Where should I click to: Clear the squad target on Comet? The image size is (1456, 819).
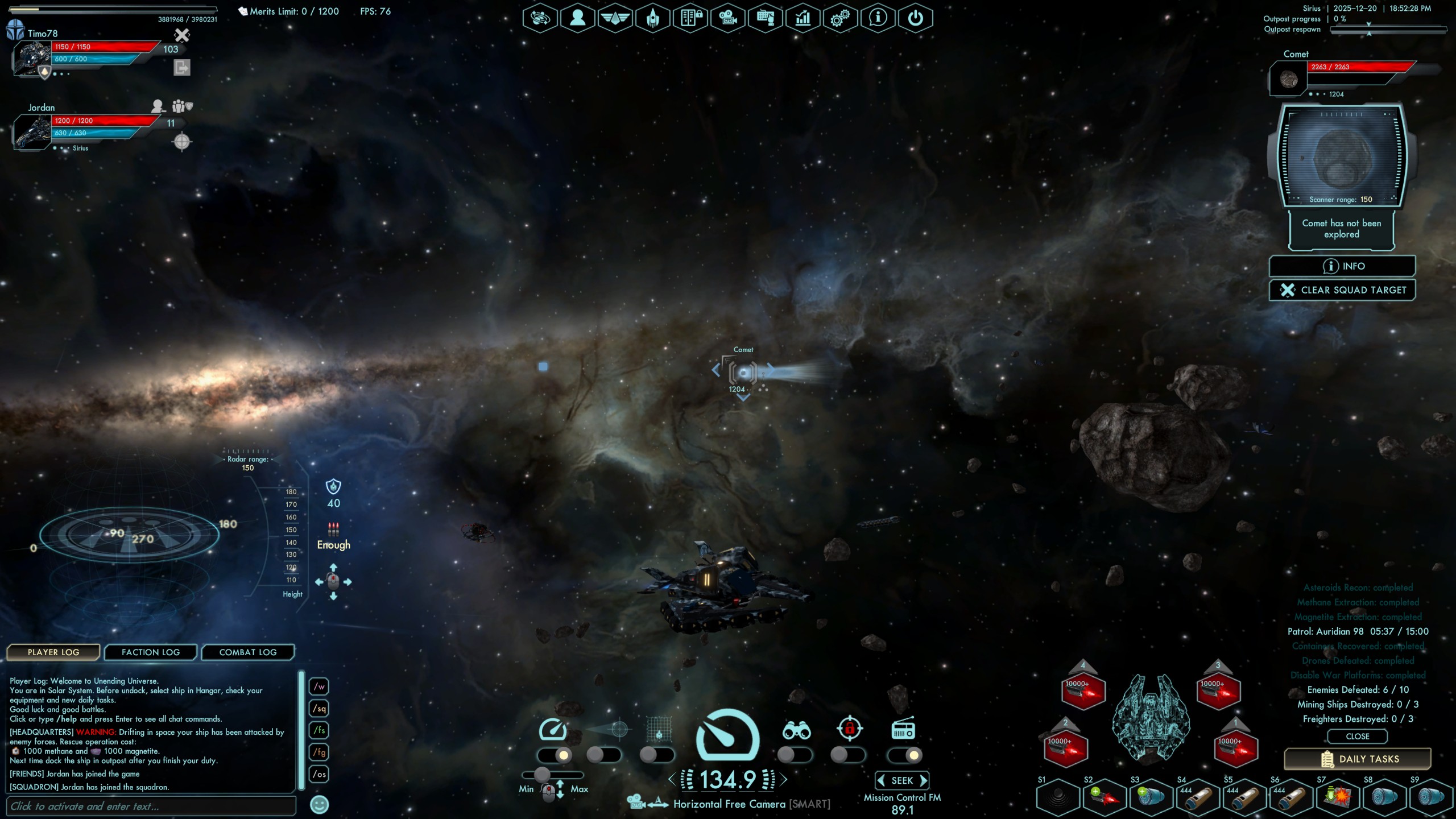pyautogui.click(x=1342, y=290)
